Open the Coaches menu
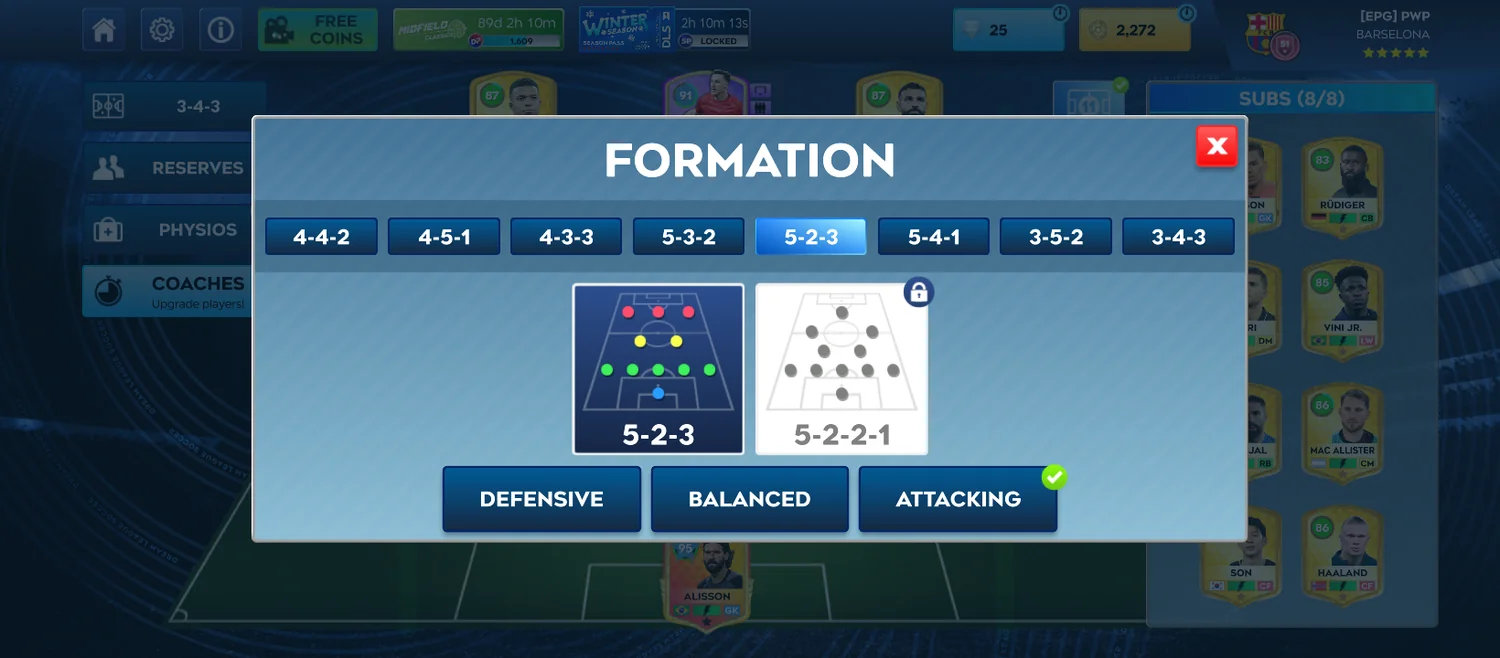The image size is (1500, 658). [x=166, y=291]
